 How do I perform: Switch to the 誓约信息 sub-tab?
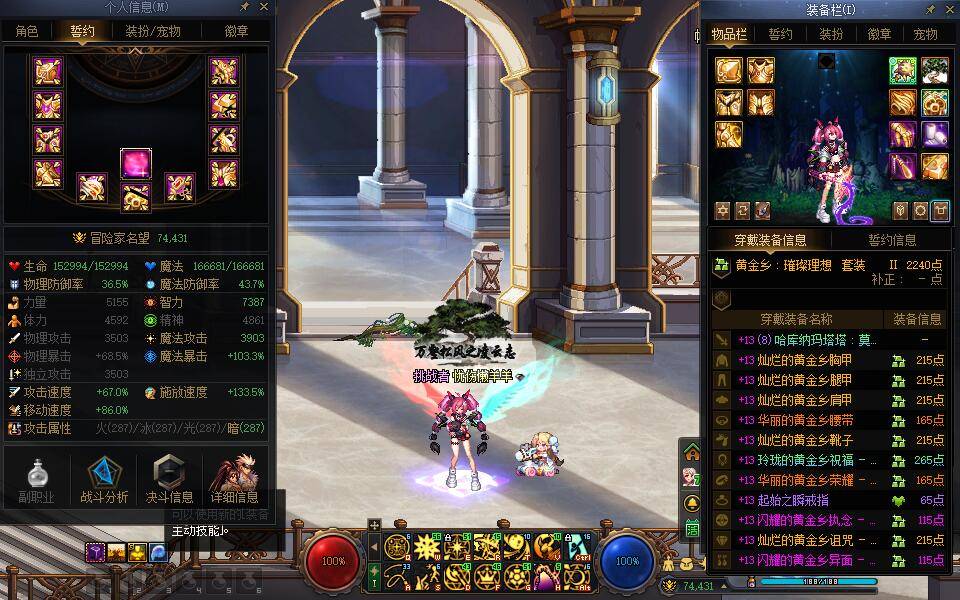892,240
